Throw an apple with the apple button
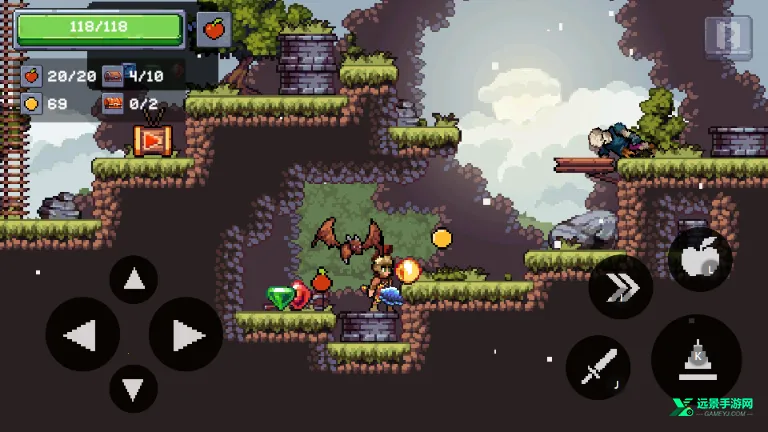Screen dimensions: 768x432 tap(699, 258)
